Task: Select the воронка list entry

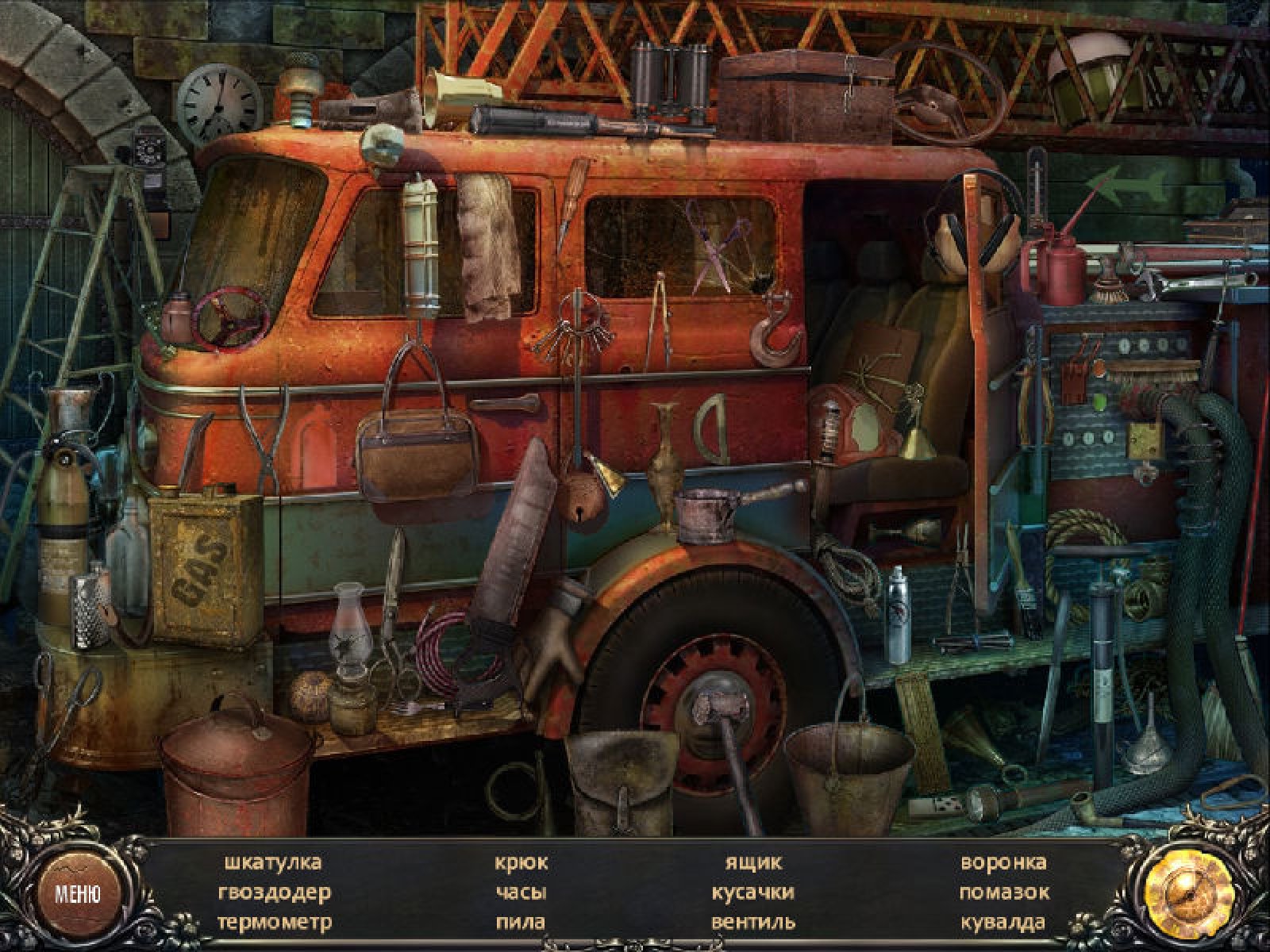Action: [x=1003, y=862]
